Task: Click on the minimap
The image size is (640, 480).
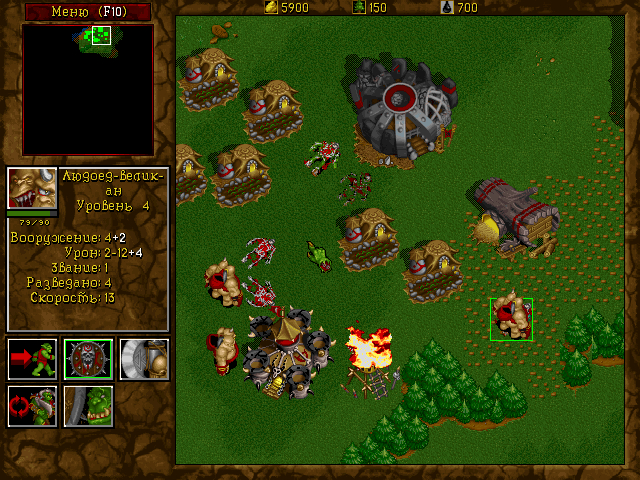Action: tap(88, 88)
